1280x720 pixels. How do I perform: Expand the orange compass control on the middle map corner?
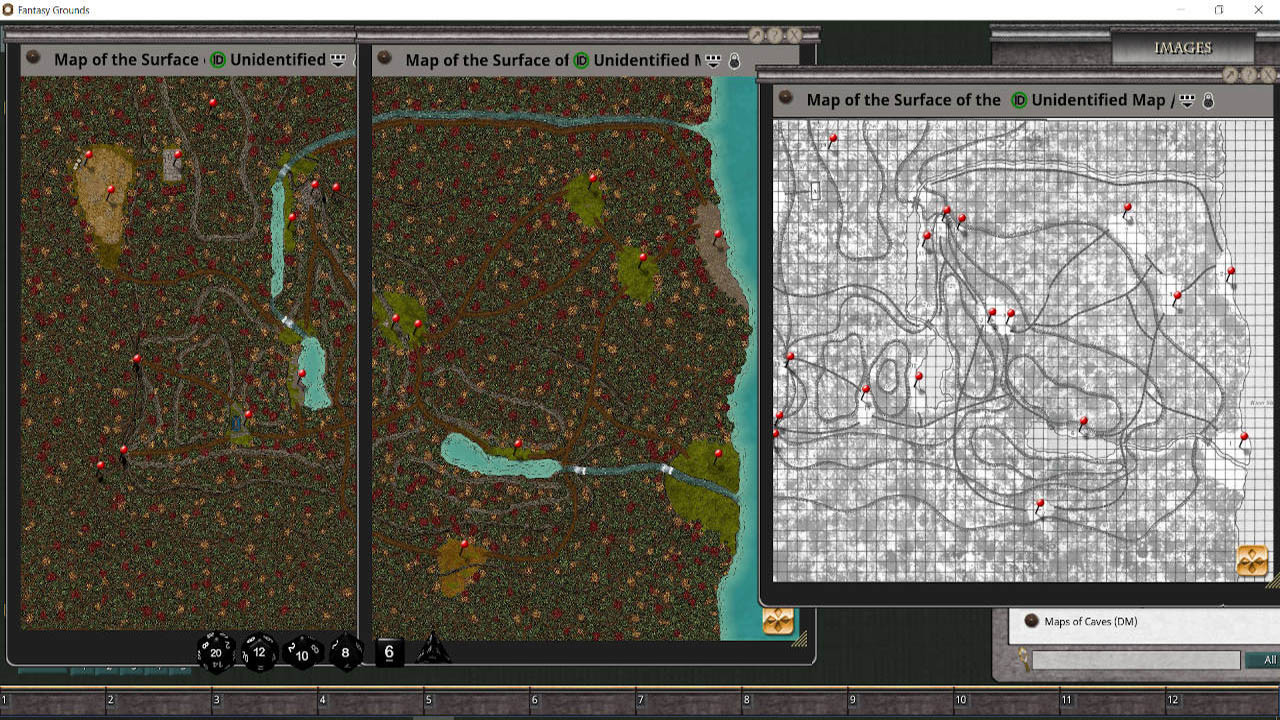(x=779, y=620)
